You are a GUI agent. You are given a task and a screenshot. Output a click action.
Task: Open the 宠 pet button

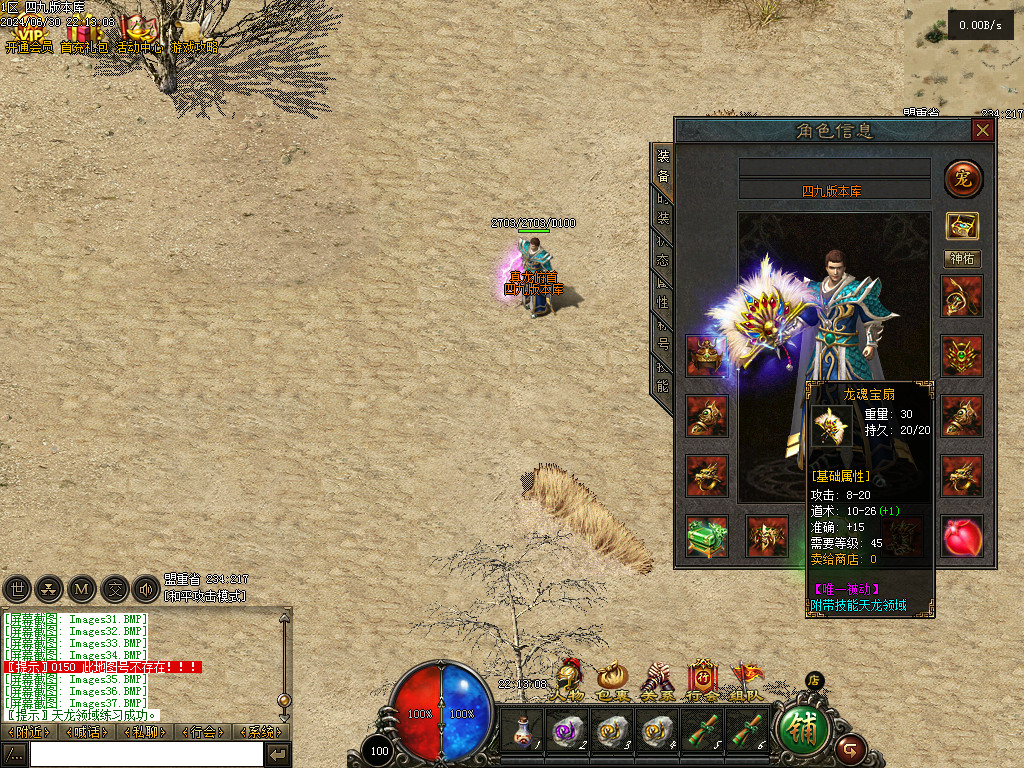pos(963,179)
